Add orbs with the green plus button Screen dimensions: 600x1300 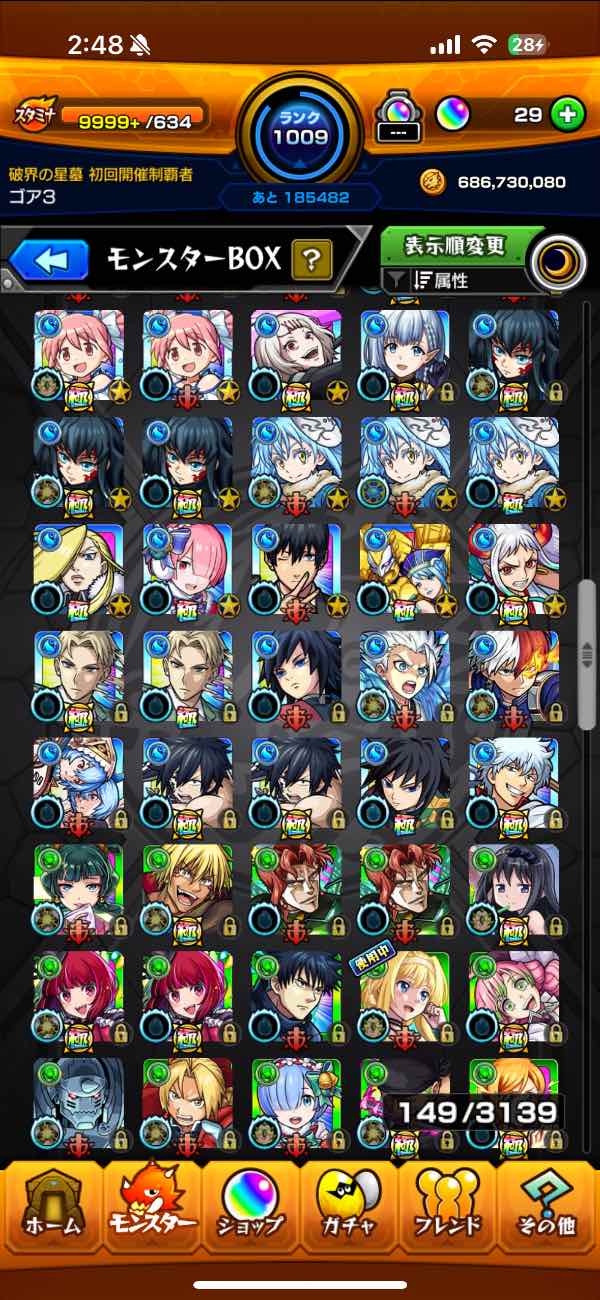(567, 115)
